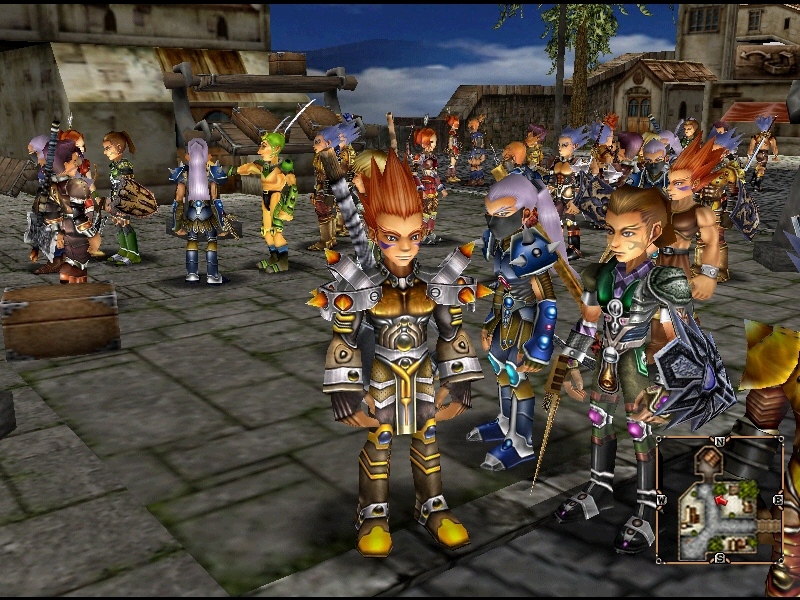This screenshot has height=600, width=800.
Task: Click the town minimap
Action: coord(719,500)
